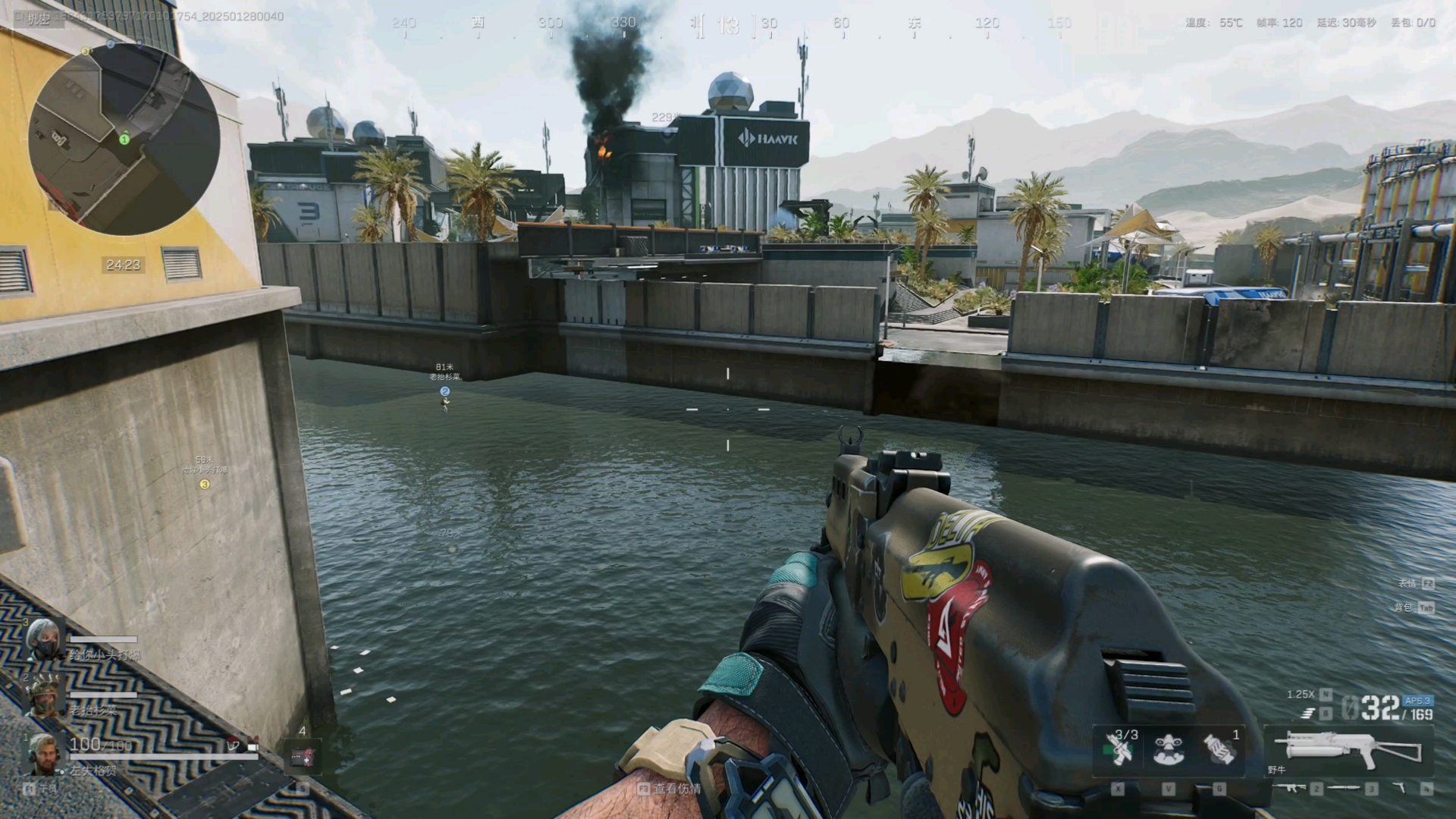The width and height of the screenshot is (1456, 819).
Task: Click the teammate 2 marker above the water
Action: [x=445, y=391]
